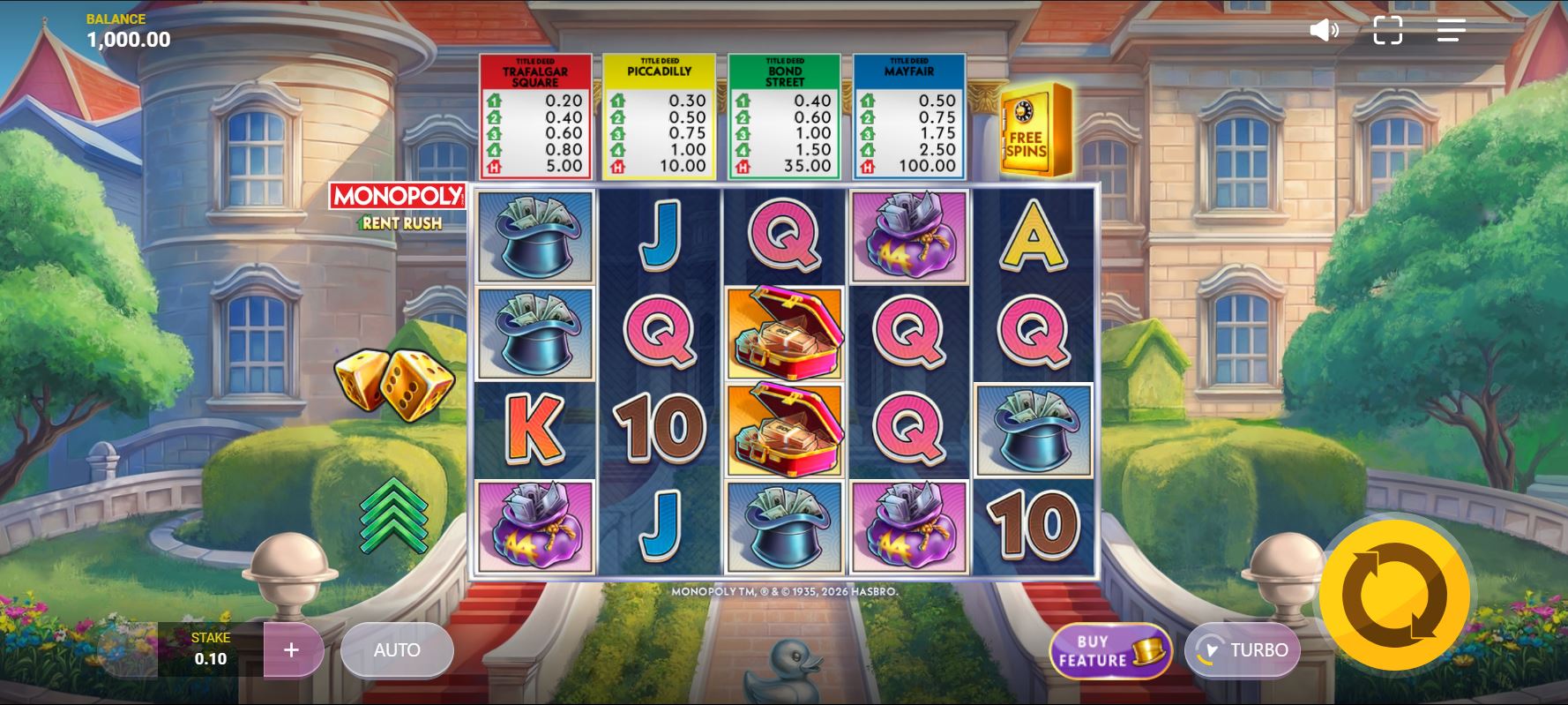1568x705 pixels.
Task: Open the hamburger game menu
Action: (x=1449, y=31)
